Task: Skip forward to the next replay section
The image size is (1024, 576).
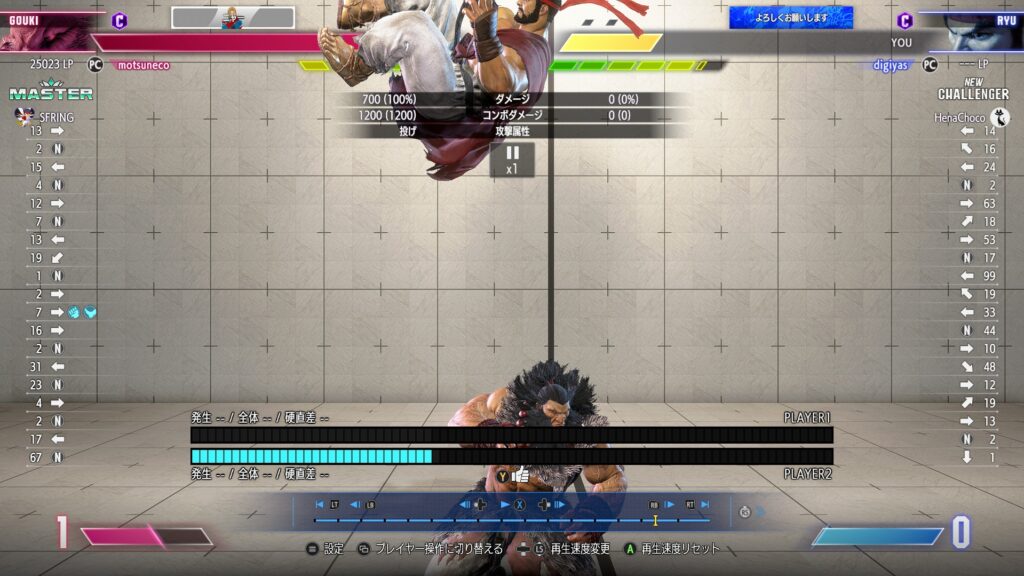Action: (x=670, y=505)
